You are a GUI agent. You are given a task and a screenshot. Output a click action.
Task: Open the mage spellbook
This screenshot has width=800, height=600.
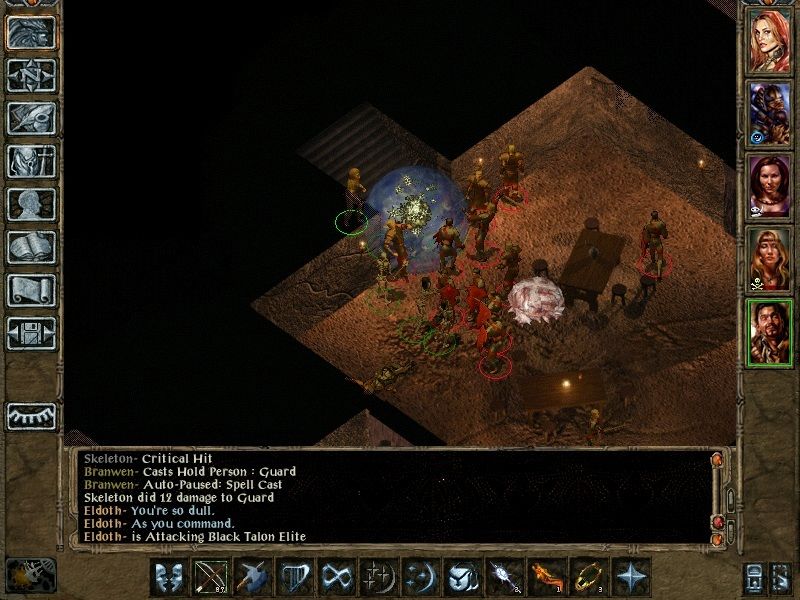pyautogui.click(x=31, y=247)
